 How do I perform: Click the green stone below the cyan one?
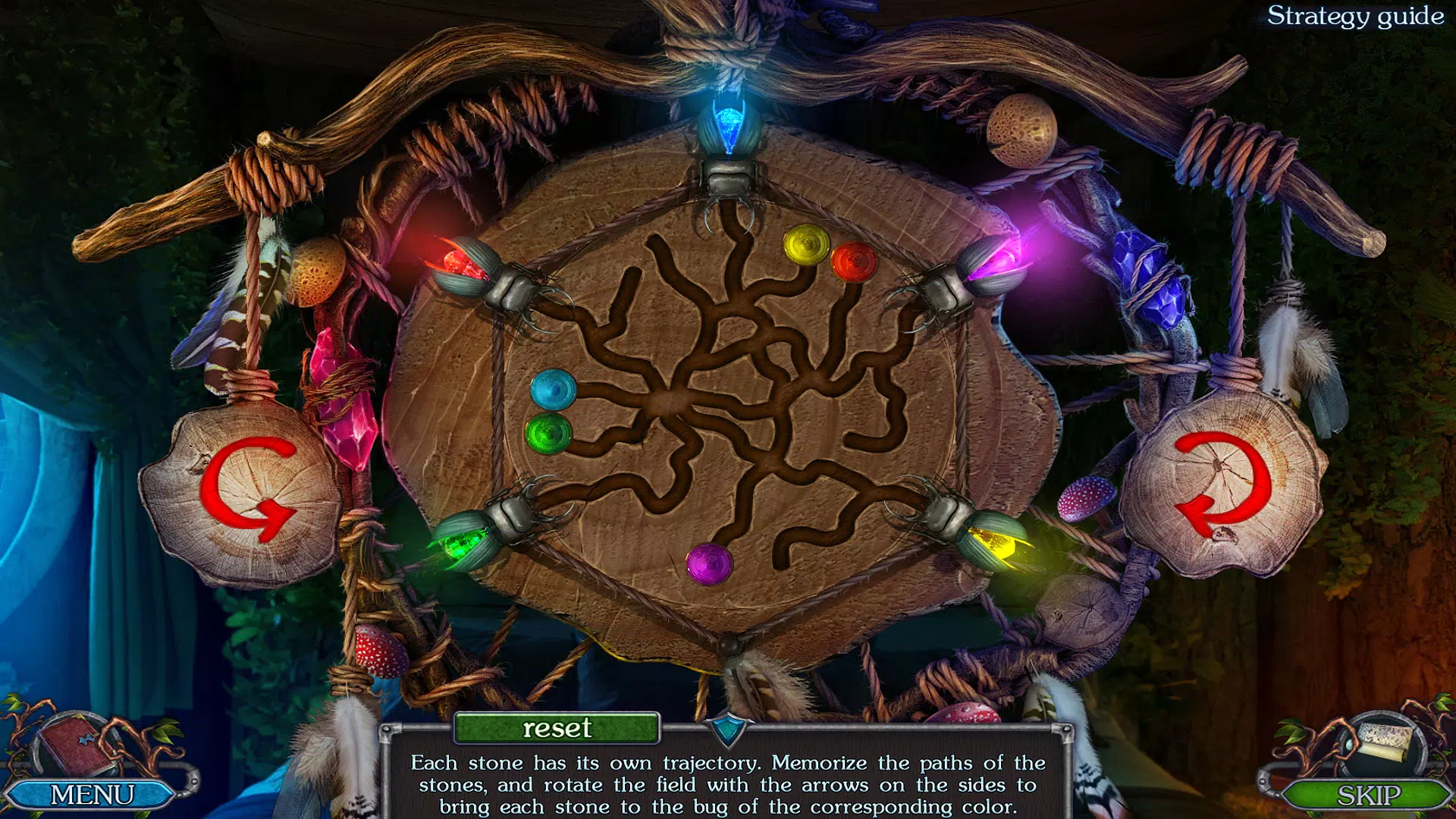point(548,435)
